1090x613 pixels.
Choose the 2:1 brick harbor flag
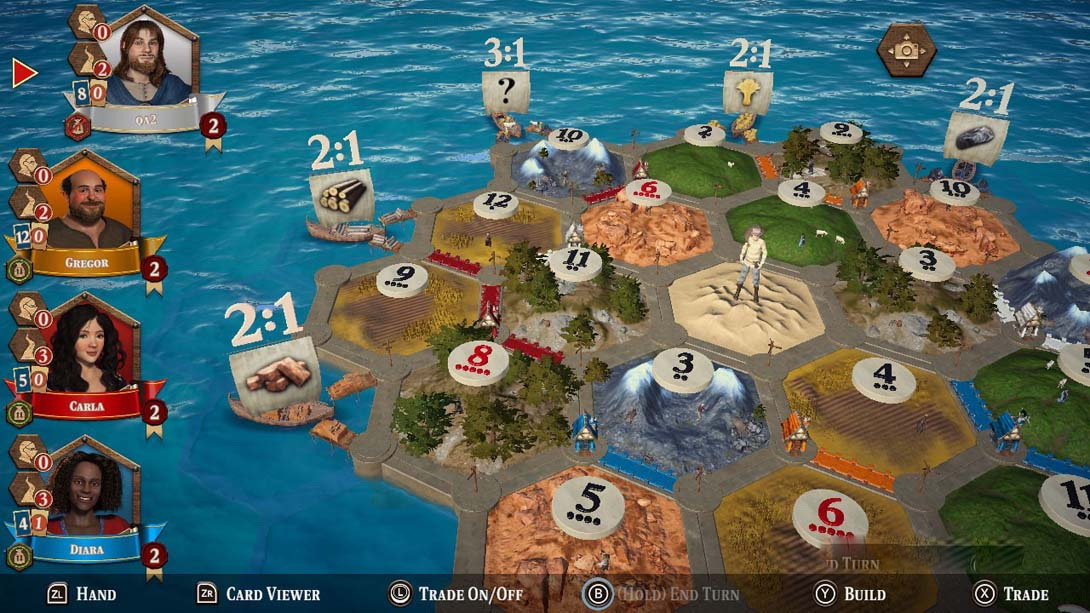click(x=274, y=375)
